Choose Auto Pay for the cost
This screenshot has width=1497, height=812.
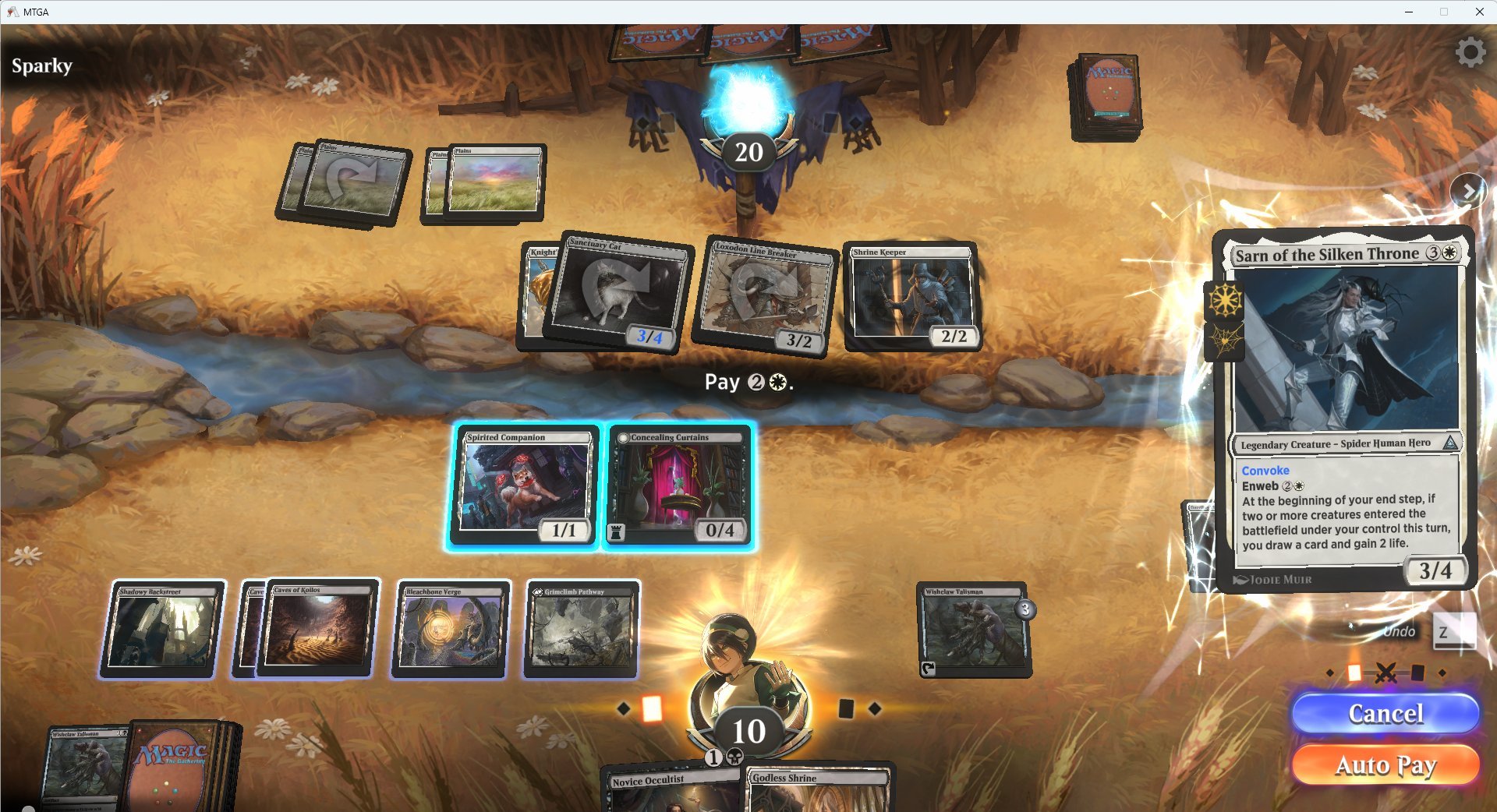click(x=1385, y=764)
